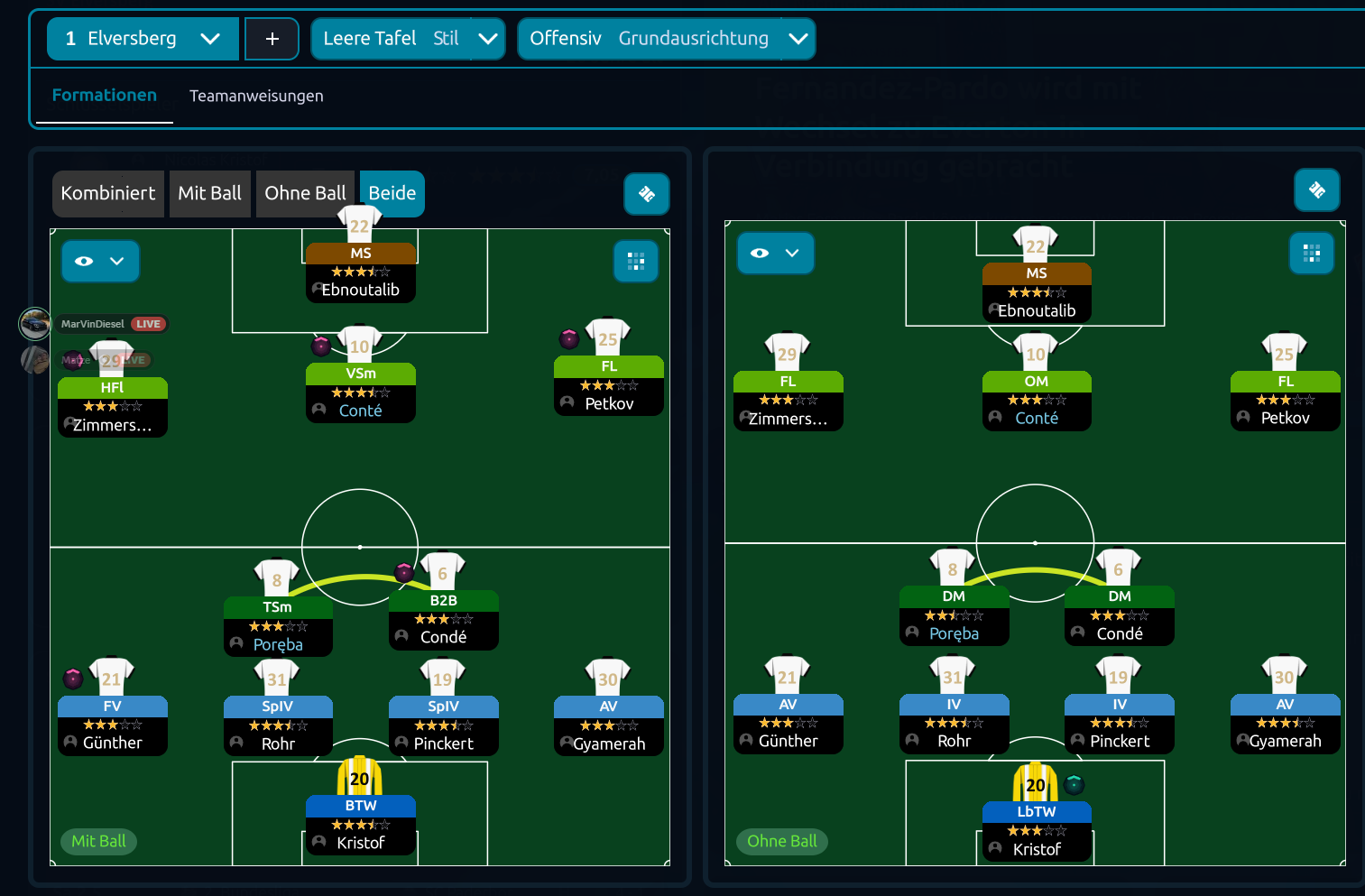Select Condé in the B2B role

pos(443,619)
